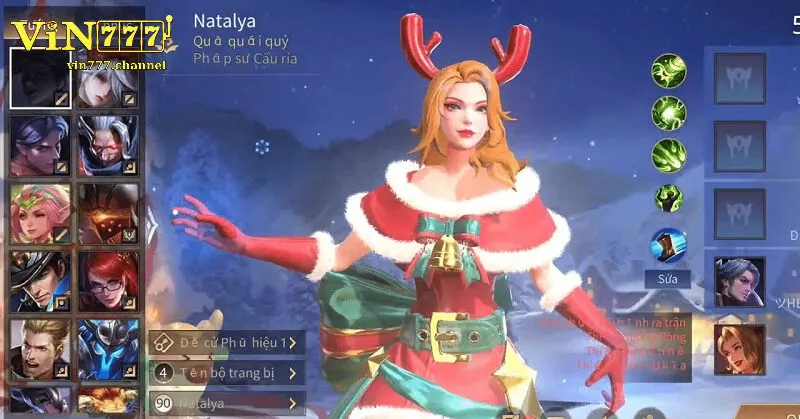Click the Sửa edit button

click(668, 279)
